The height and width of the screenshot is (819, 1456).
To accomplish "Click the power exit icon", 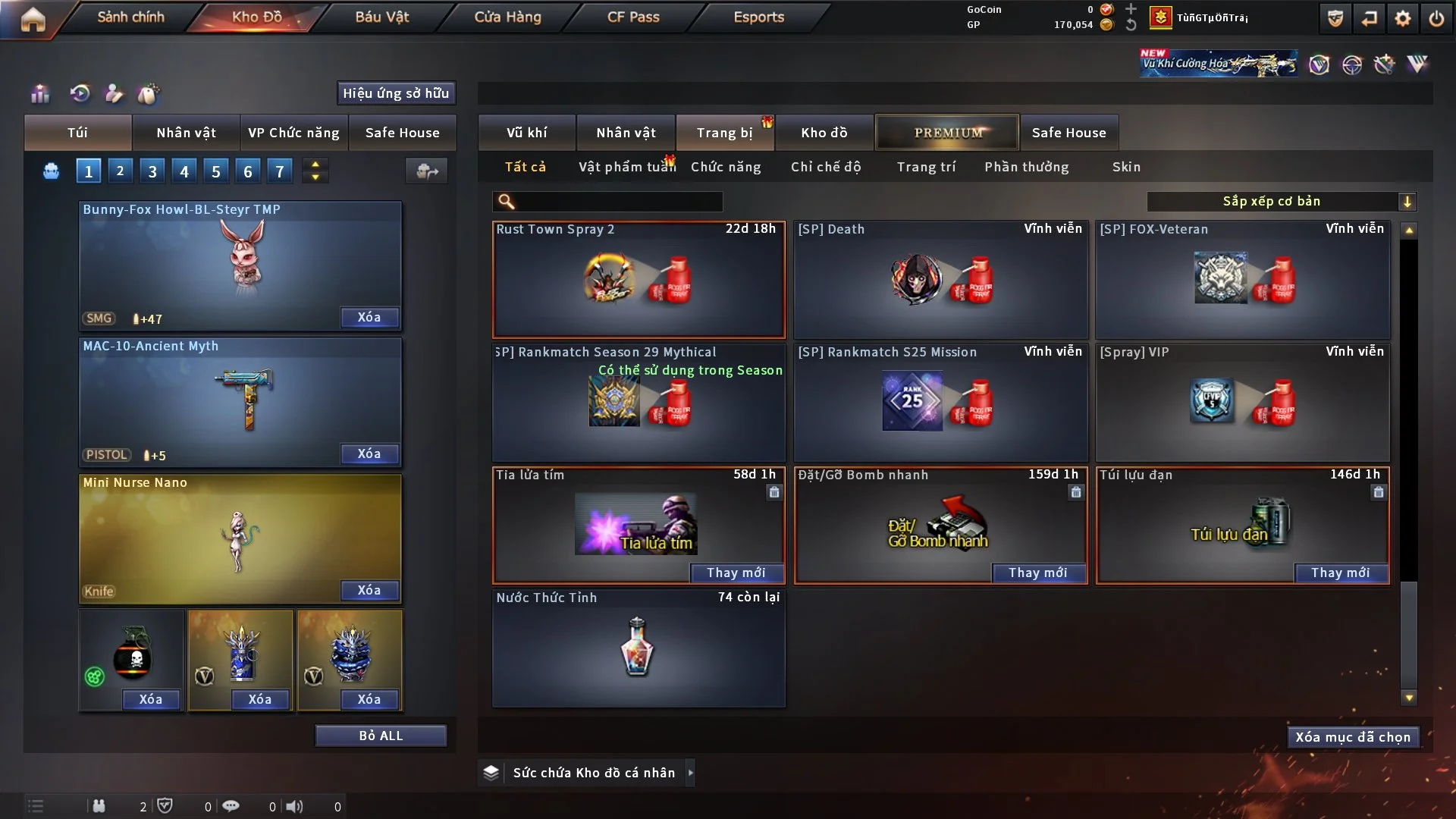I will tap(1436, 18).
